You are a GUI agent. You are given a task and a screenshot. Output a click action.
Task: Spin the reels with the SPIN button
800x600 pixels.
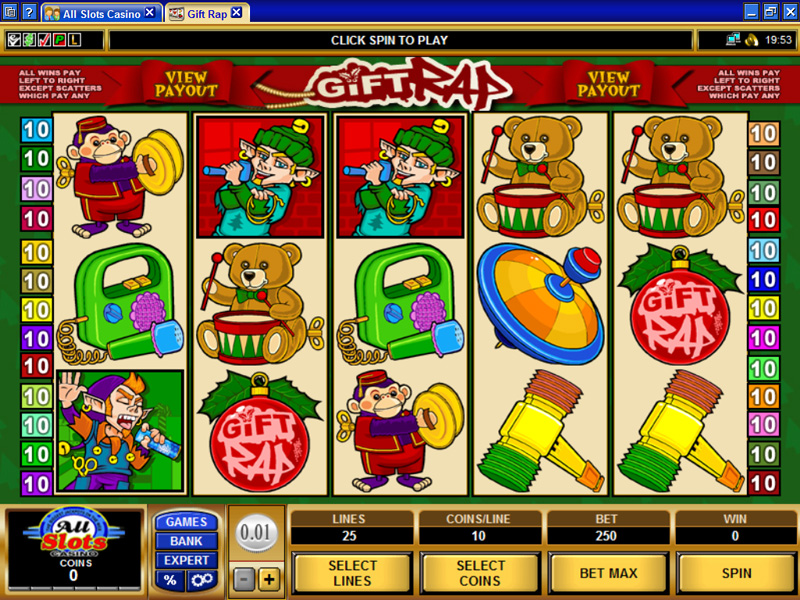[x=736, y=573]
